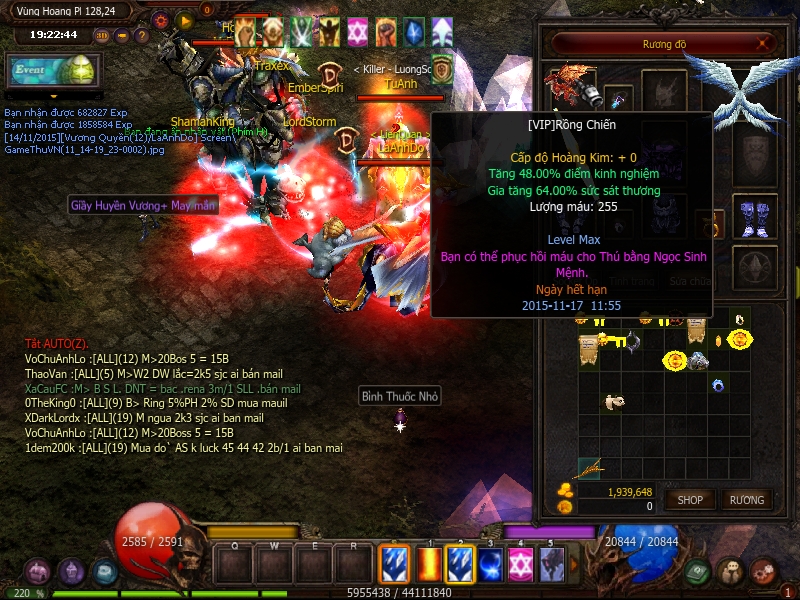Viewport: 800px width, 600px height.
Task: Click the golden feather item in inventory
Action: [x=591, y=467]
